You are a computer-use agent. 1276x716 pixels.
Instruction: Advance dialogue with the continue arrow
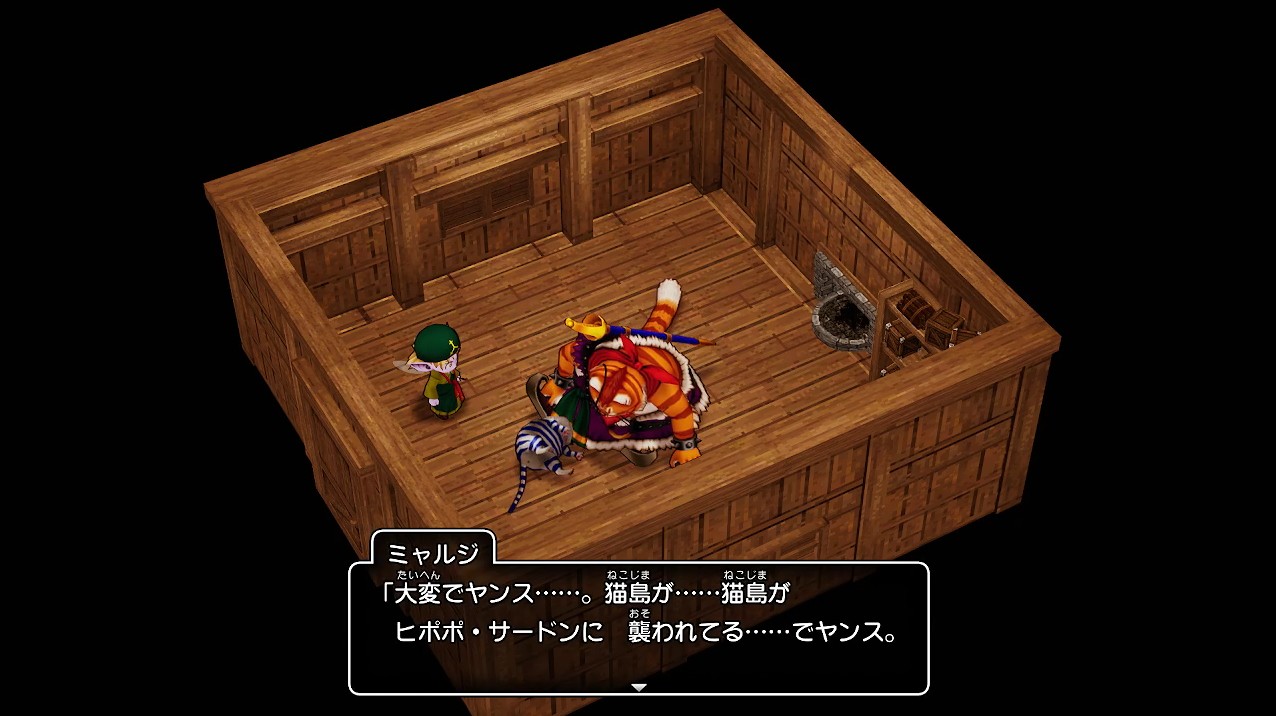(639, 687)
